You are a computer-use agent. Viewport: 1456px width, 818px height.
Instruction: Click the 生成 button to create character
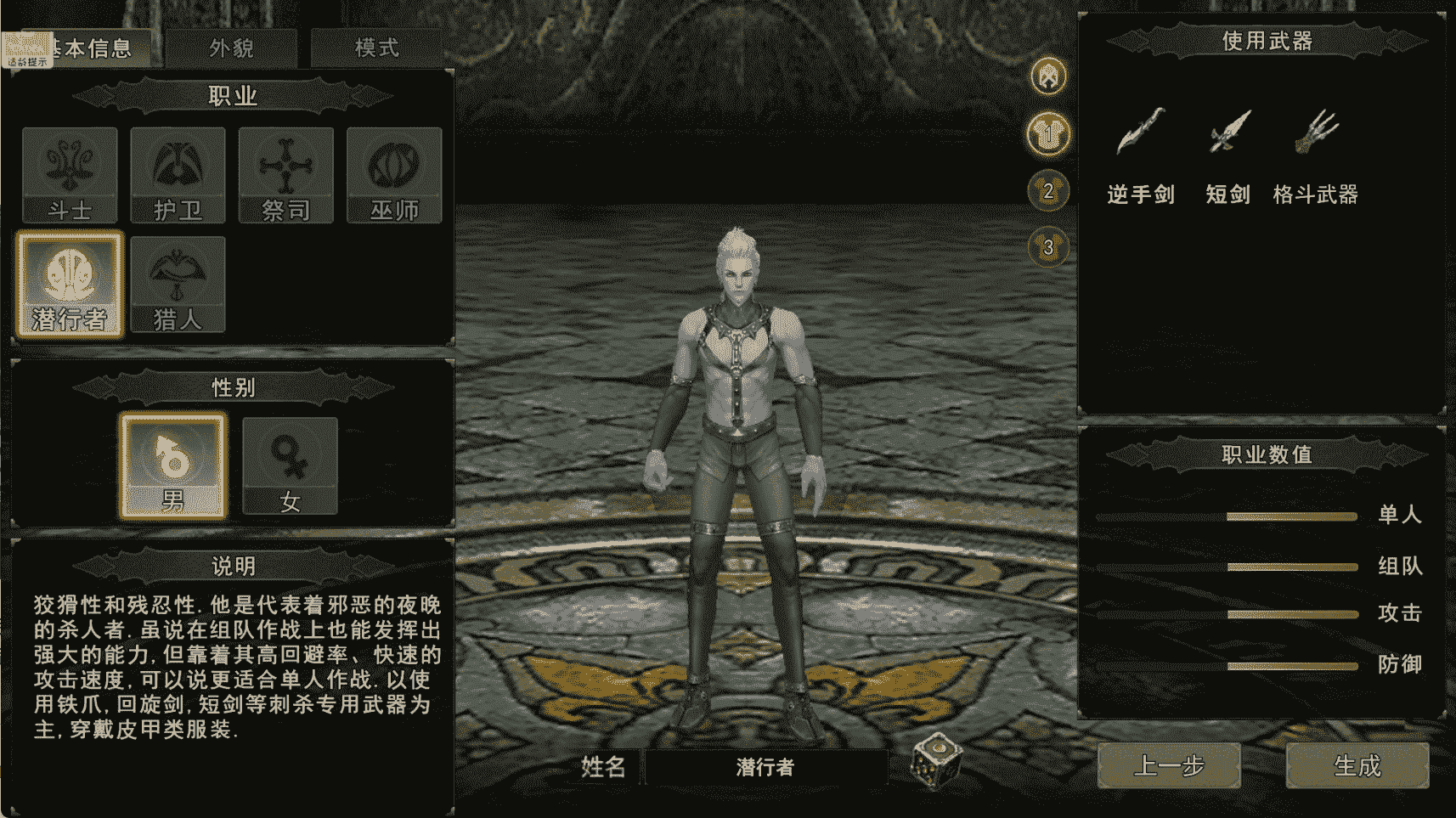1357,765
